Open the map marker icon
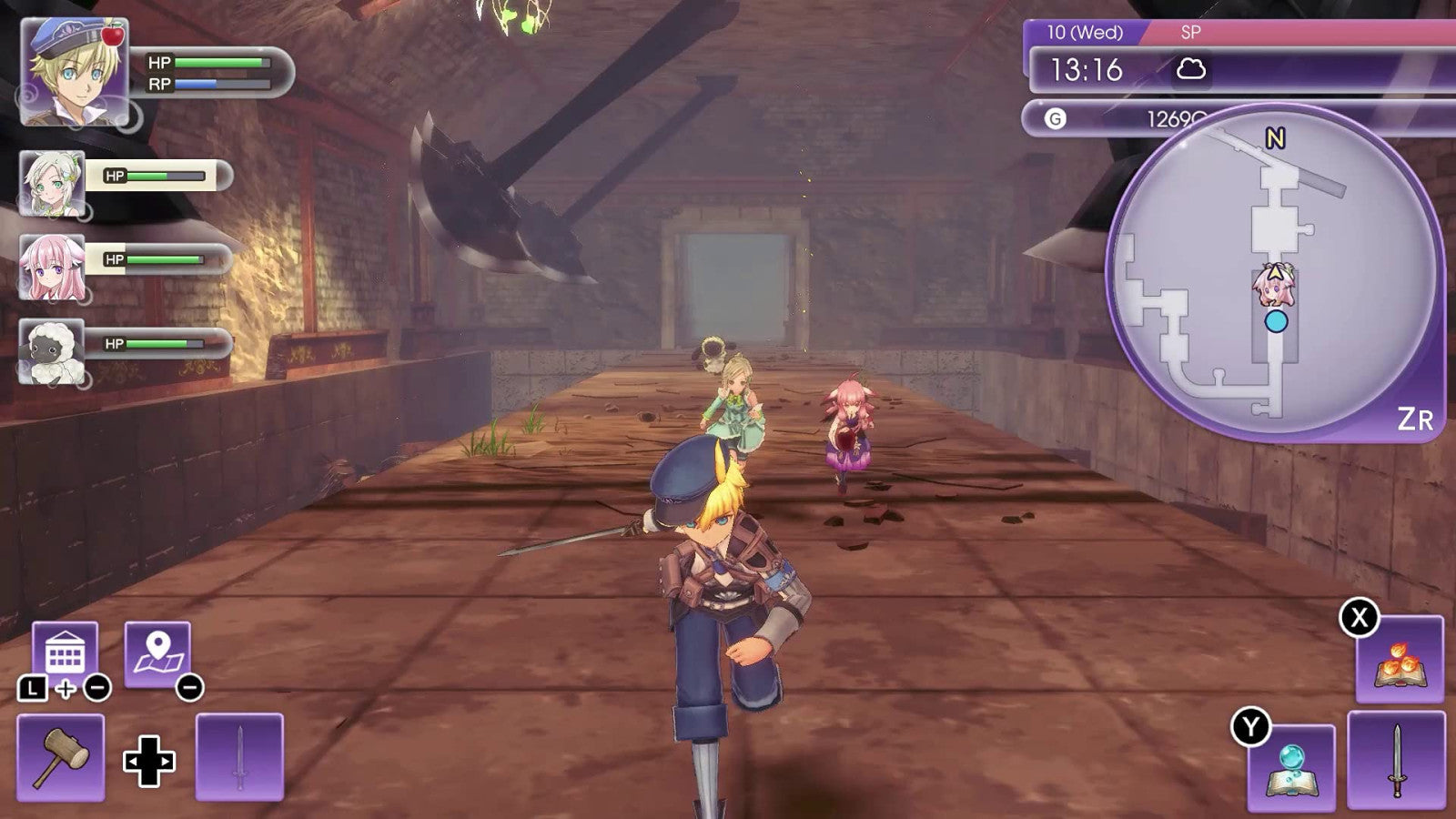Image resolution: width=1456 pixels, height=819 pixels. pyautogui.click(x=157, y=653)
